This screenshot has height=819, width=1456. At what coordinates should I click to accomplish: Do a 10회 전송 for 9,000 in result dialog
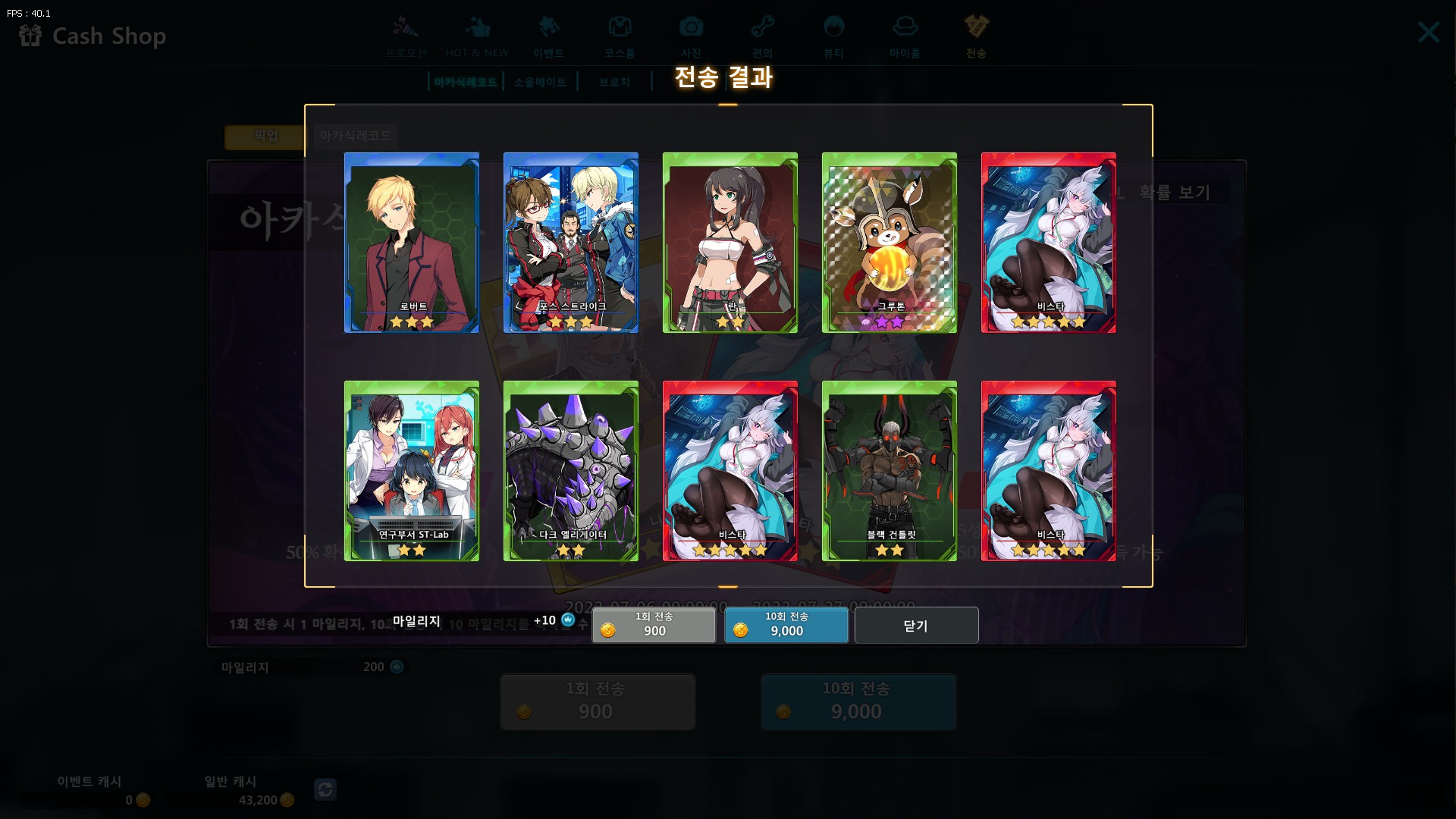[786, 626]
